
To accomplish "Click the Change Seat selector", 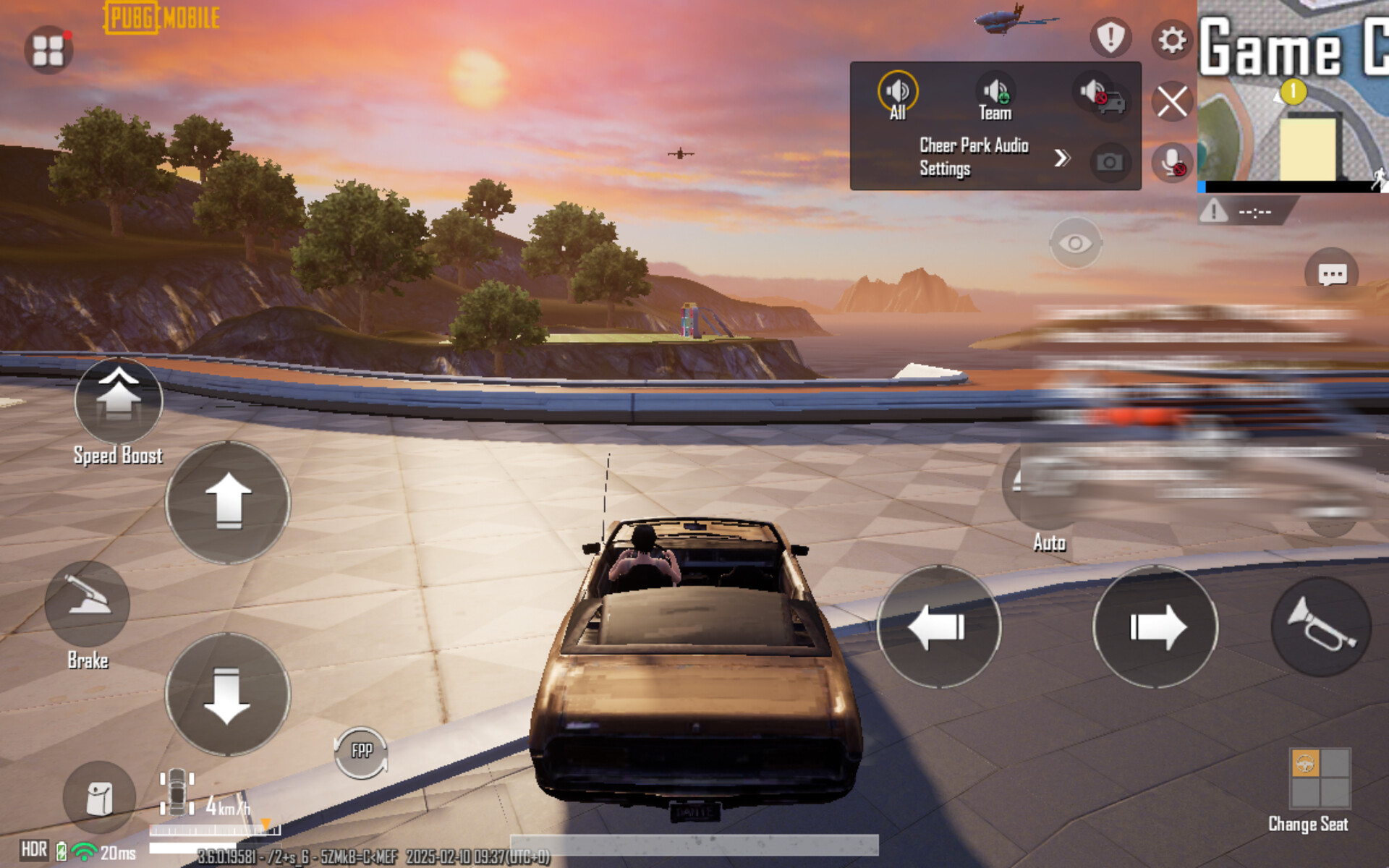I will tap(1320, 778).
